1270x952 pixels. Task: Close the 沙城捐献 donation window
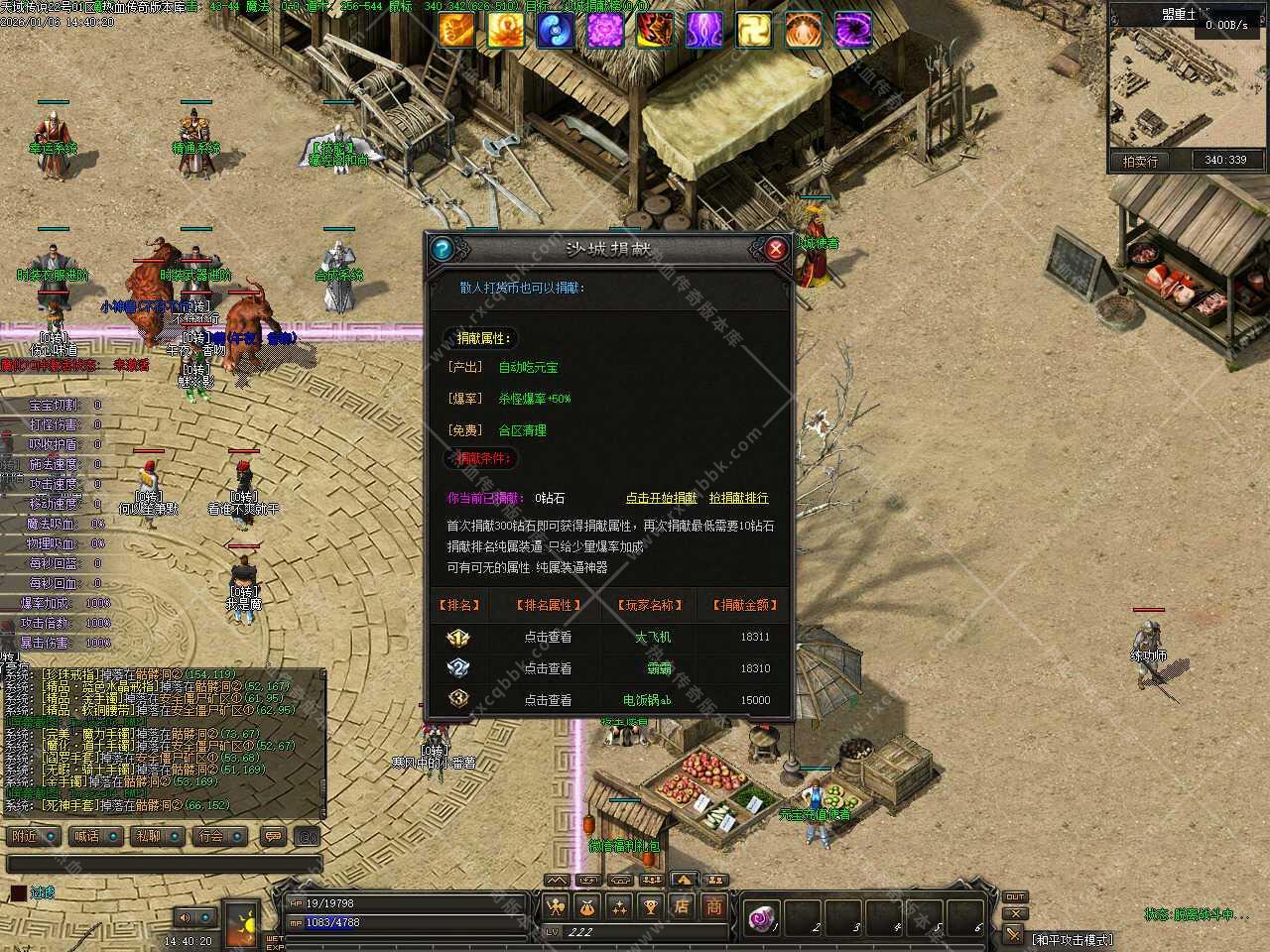click(776, 249)
